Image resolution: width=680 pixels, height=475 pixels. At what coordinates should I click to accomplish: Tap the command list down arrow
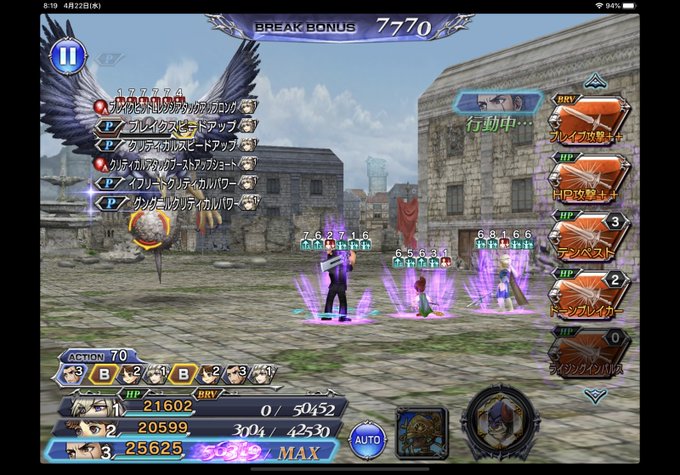click(595, 395)
